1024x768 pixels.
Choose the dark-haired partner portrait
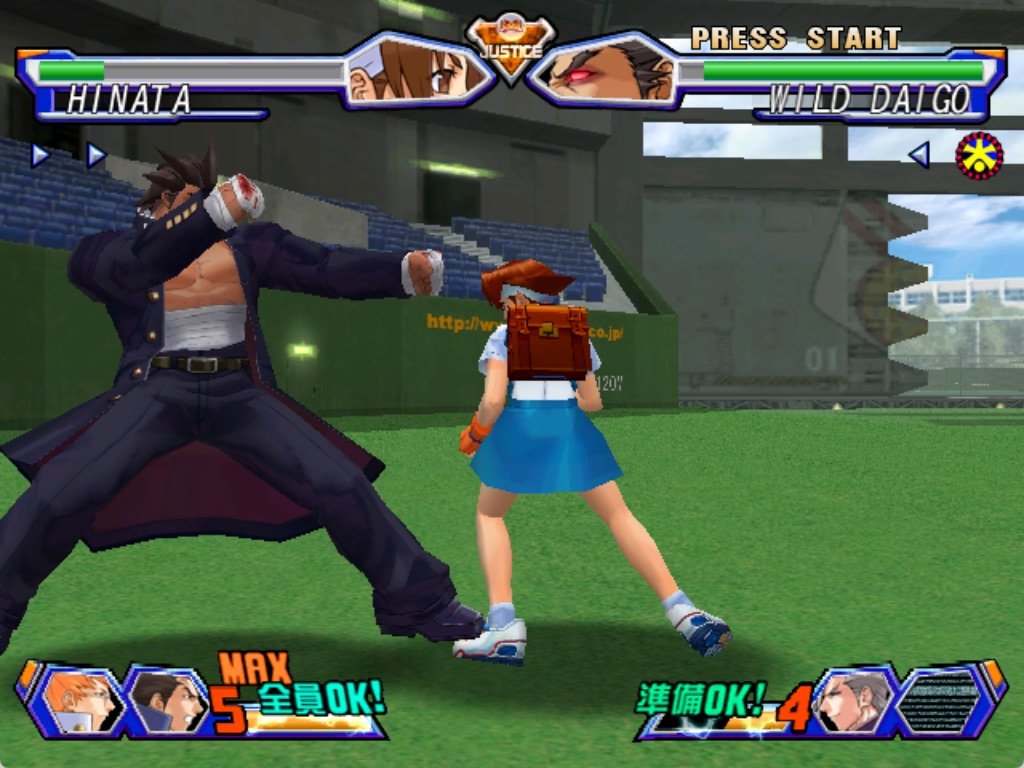(x=166, y=700)
